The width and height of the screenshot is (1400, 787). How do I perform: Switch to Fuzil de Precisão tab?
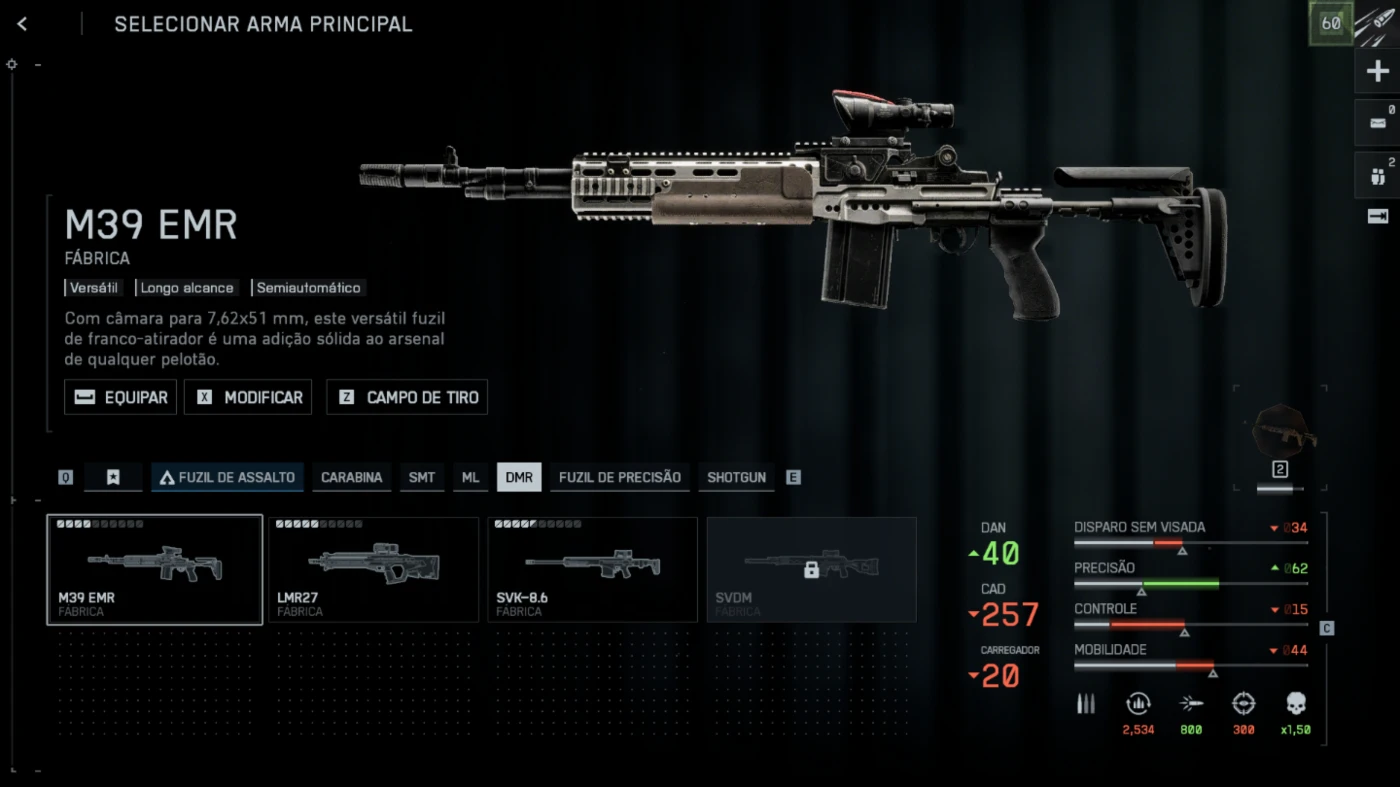click(x=619, y=477)
